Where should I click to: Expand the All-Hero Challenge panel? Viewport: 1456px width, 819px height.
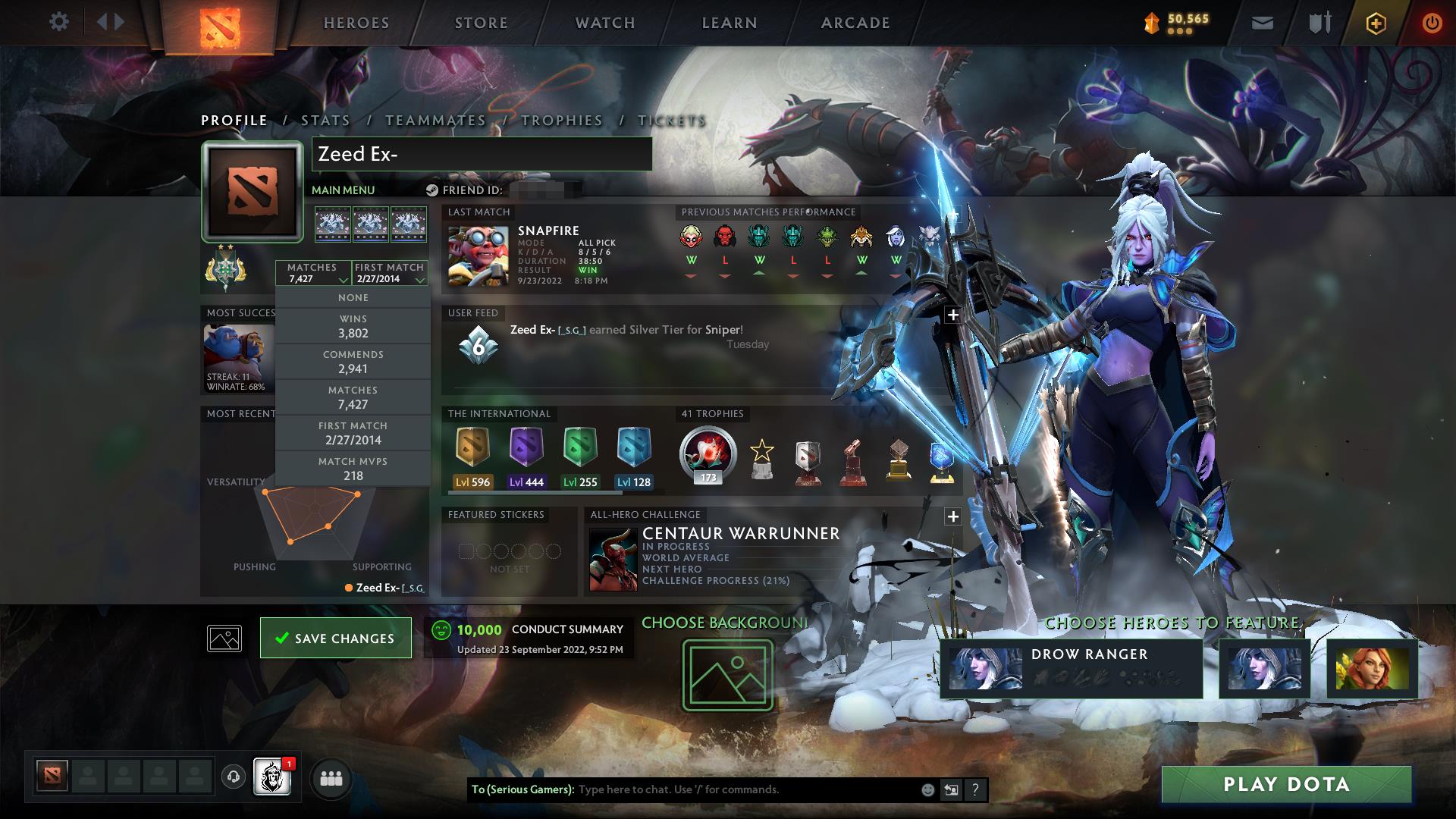[952, 516]
